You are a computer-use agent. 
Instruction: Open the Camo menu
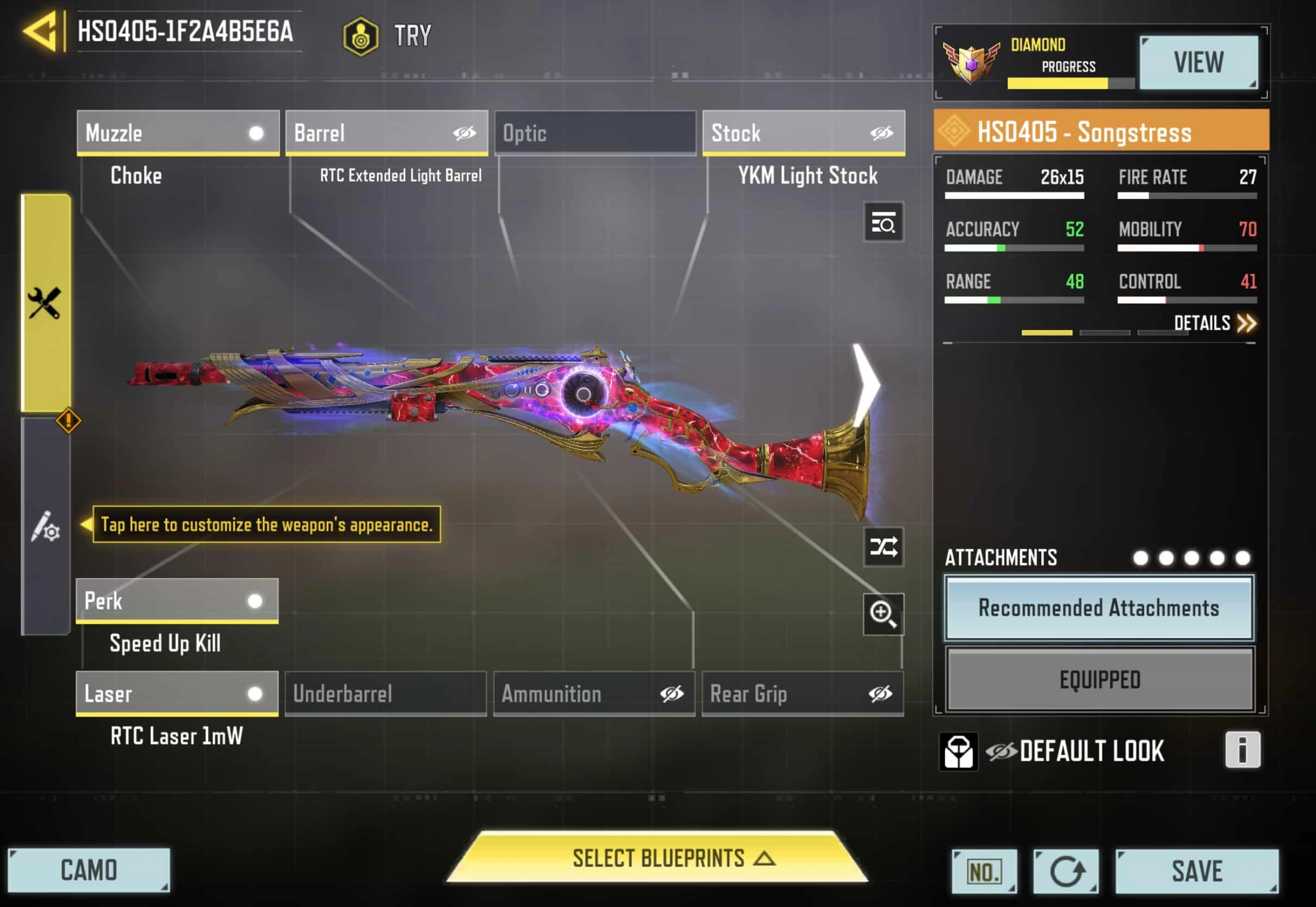(x=89, y=870)
